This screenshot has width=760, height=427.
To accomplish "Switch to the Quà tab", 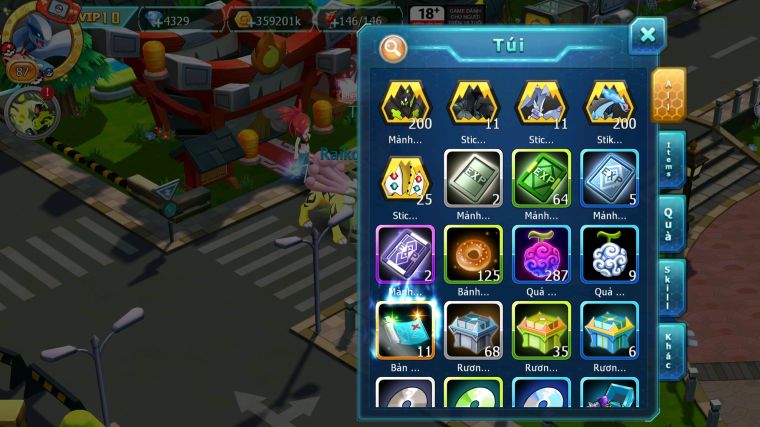I will click(669, 223).
